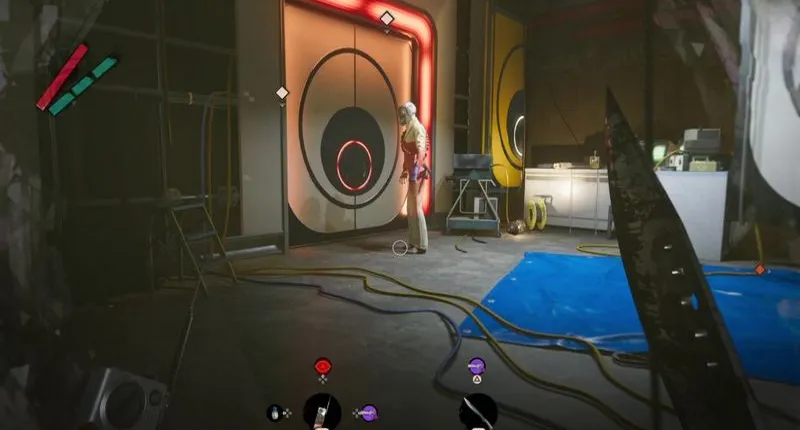800x430 pixels.
Task: Click the orange diamond waypoint marker
Action: (760, 269)
